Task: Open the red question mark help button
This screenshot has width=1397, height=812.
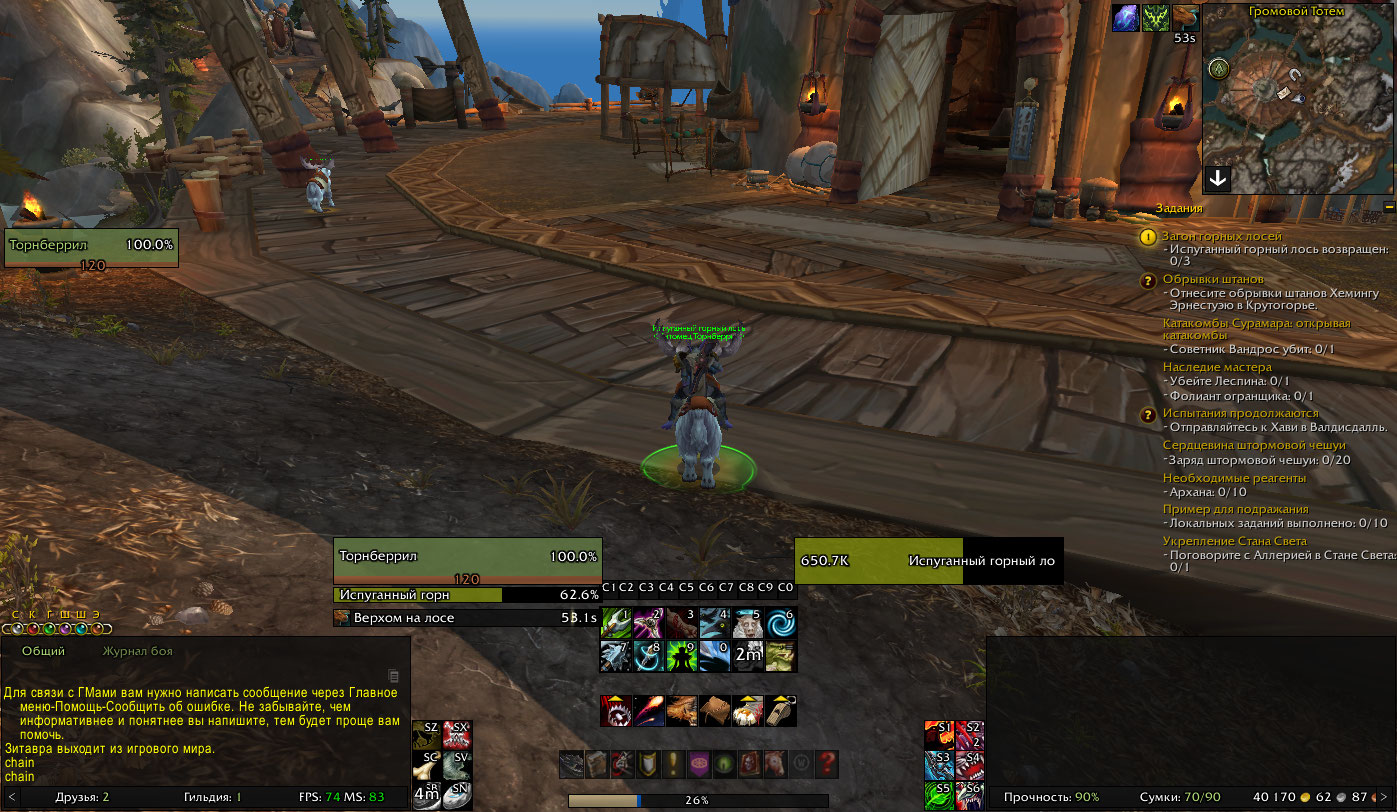Action: 826,765
